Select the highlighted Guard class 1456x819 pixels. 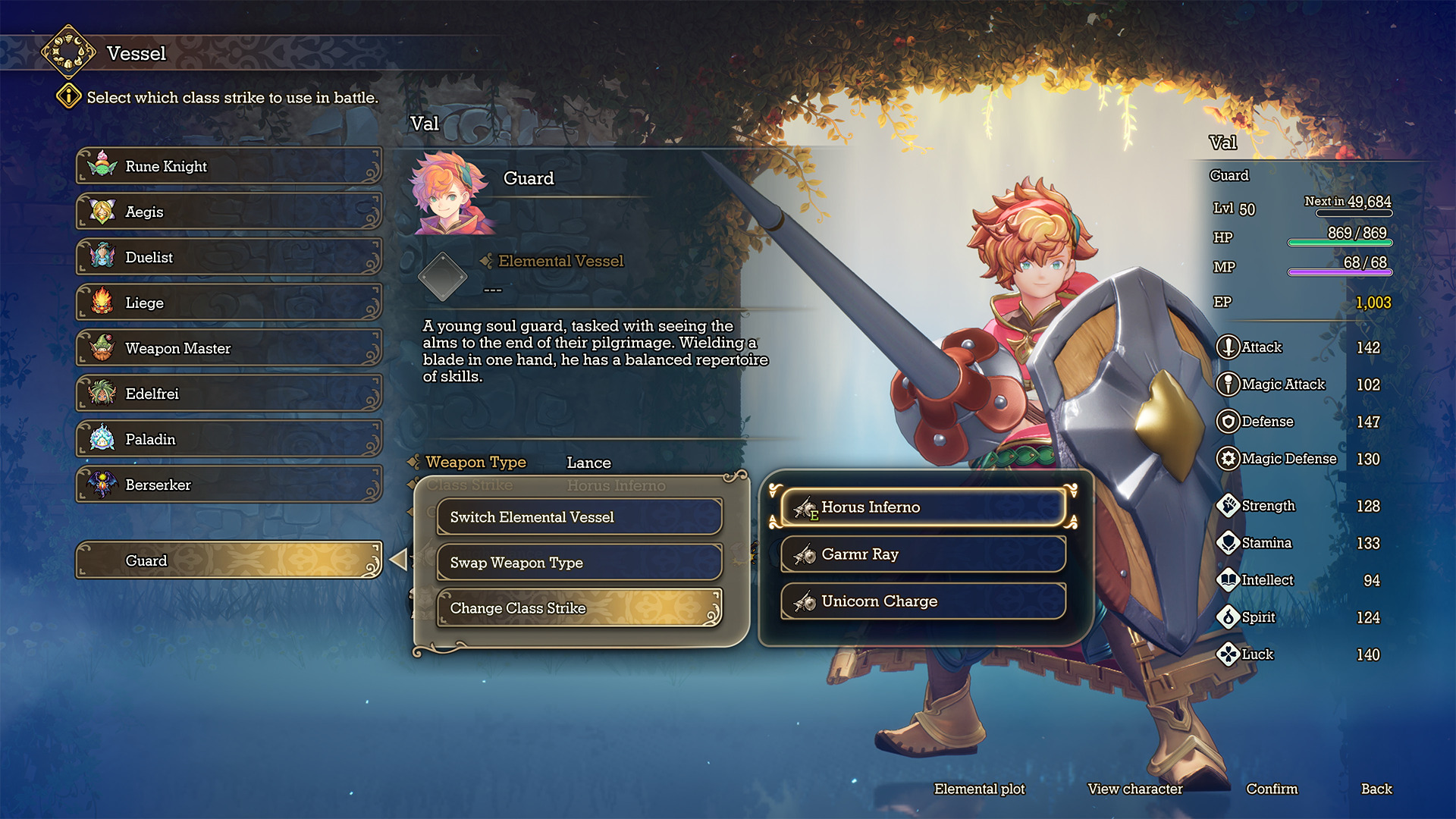click(228, 560)
